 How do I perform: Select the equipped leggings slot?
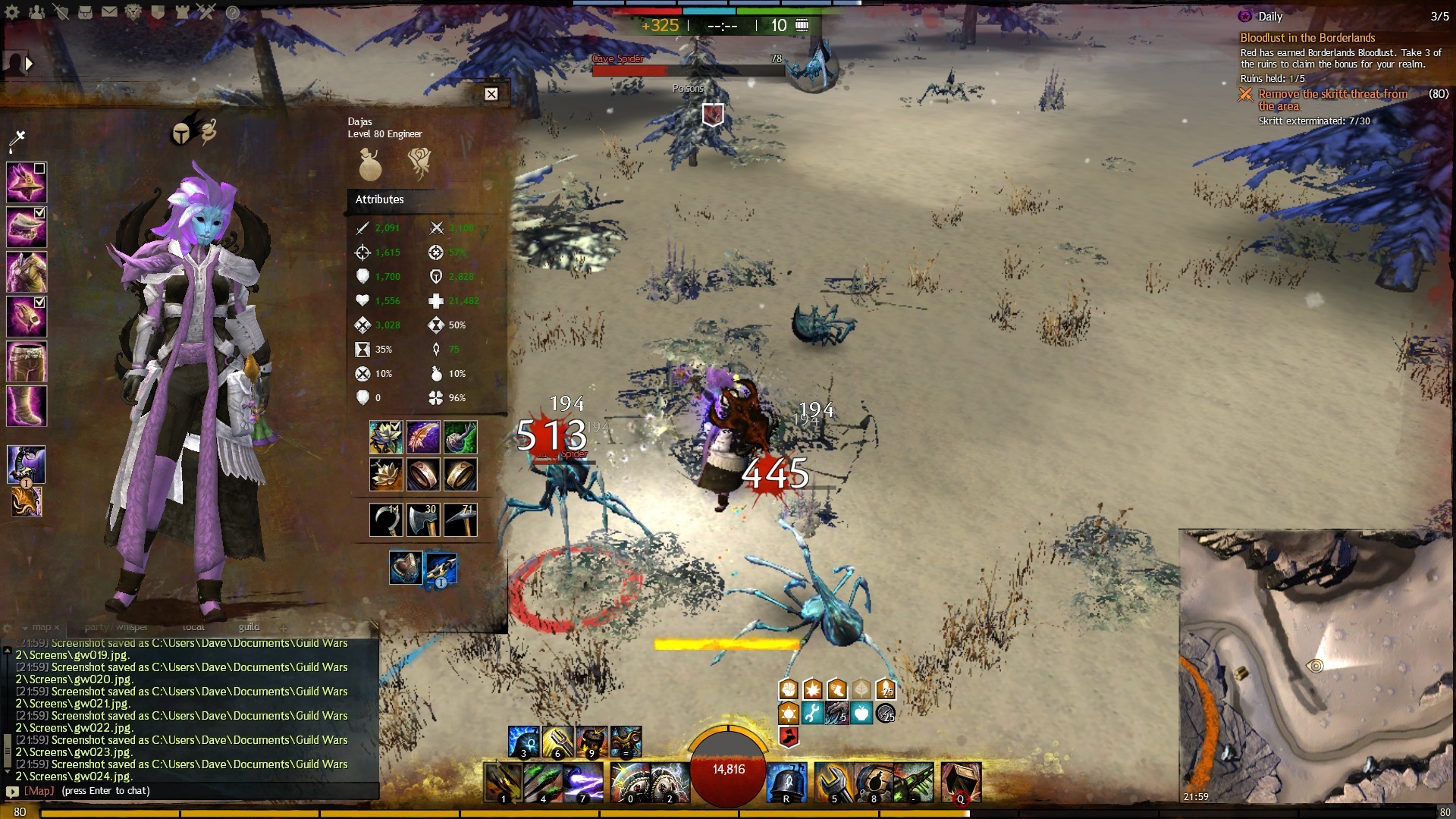[x=27, y=362]
